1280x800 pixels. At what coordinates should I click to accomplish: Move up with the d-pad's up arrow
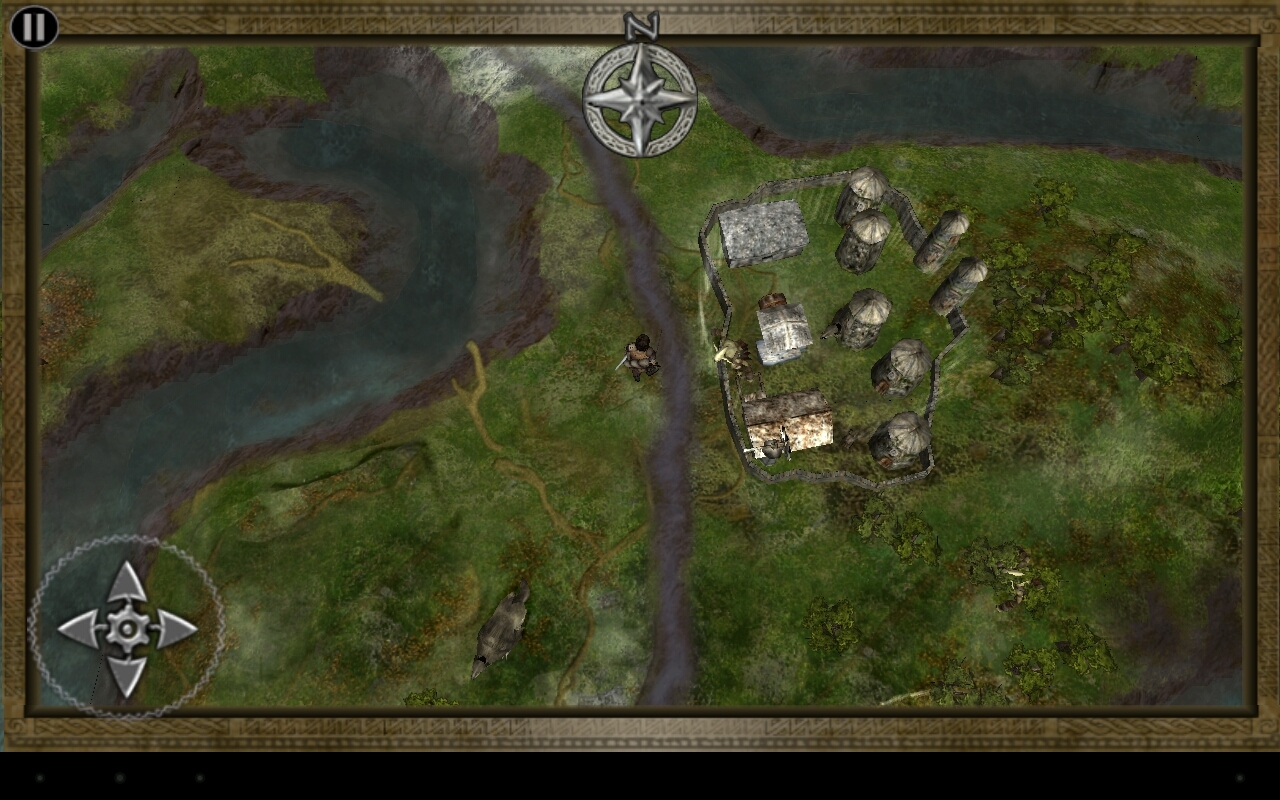[127, 583]
